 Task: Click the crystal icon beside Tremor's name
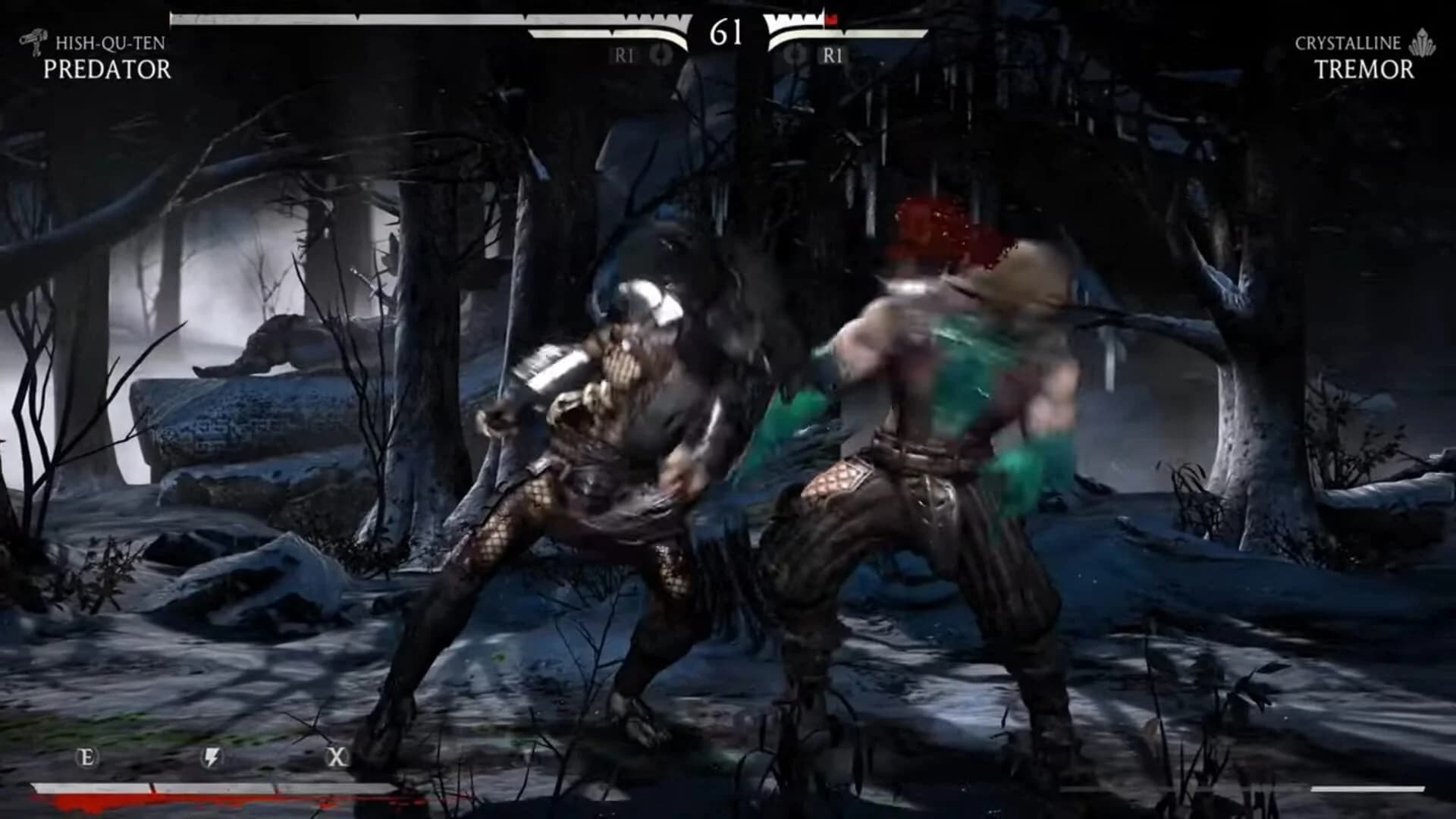pos(1424,44)
